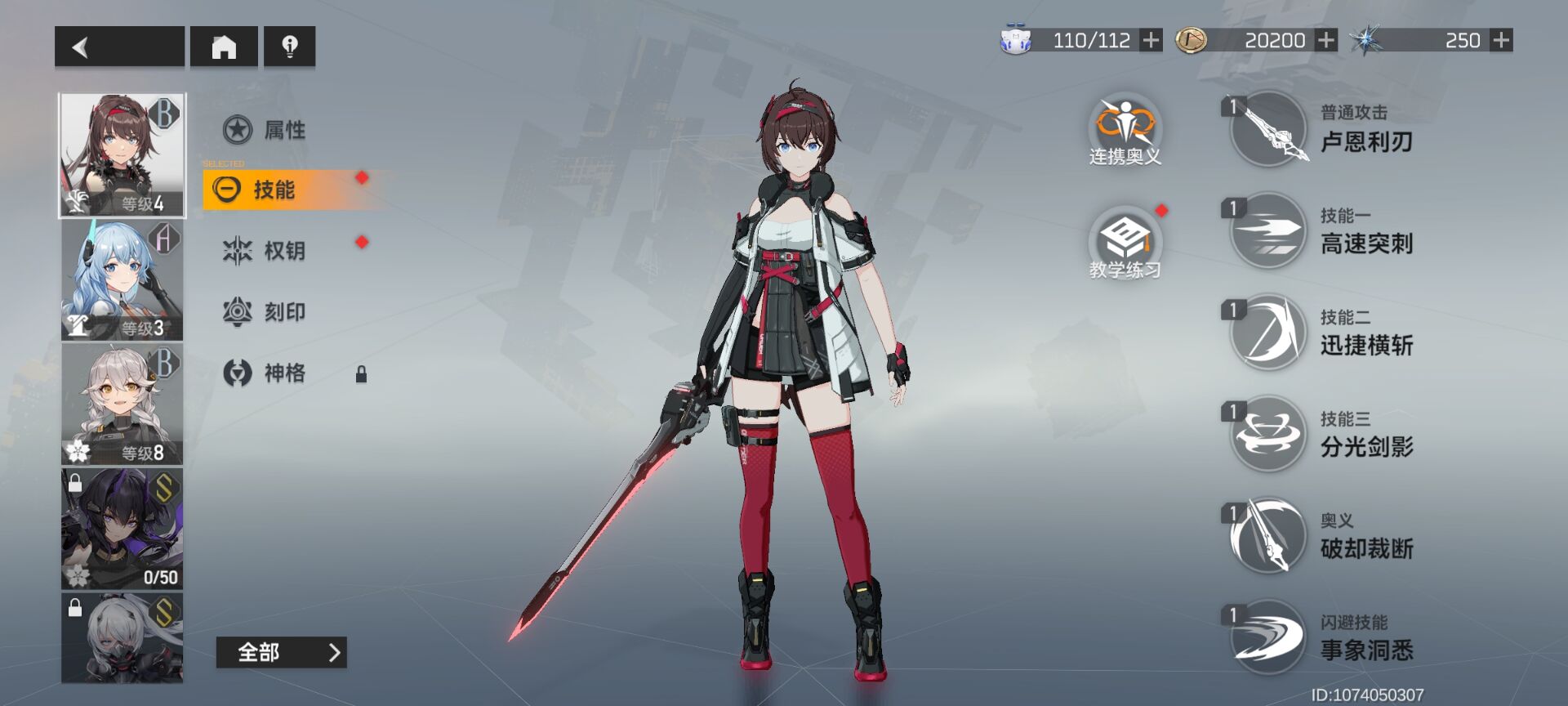This screenshot has height=706, width=1568.
Task: Inspect the 高速突刺 skill icon
Action: 1268,230
